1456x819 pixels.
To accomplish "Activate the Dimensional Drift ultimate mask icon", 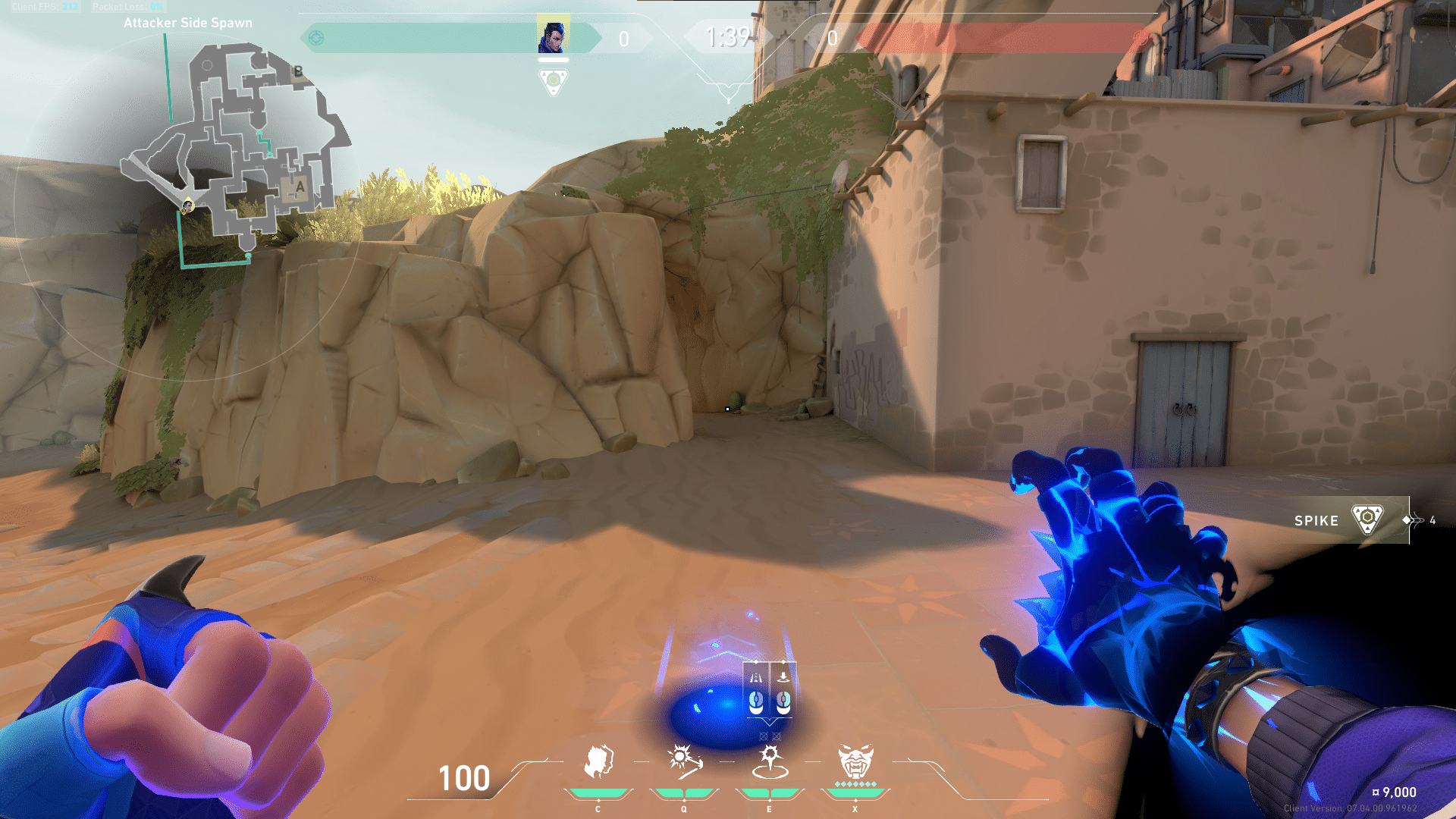I will [x=855, y=761].
